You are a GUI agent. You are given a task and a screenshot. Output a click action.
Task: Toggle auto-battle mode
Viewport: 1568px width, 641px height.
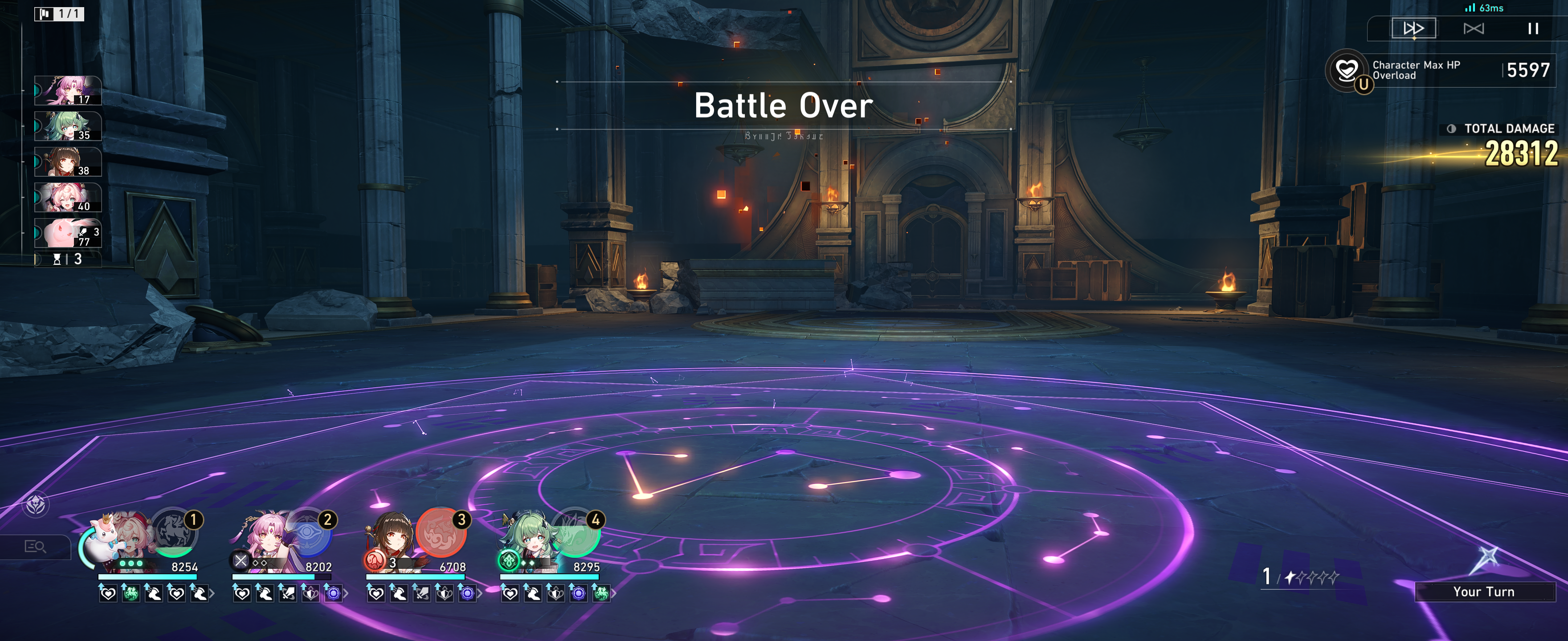coord(1473,28)
